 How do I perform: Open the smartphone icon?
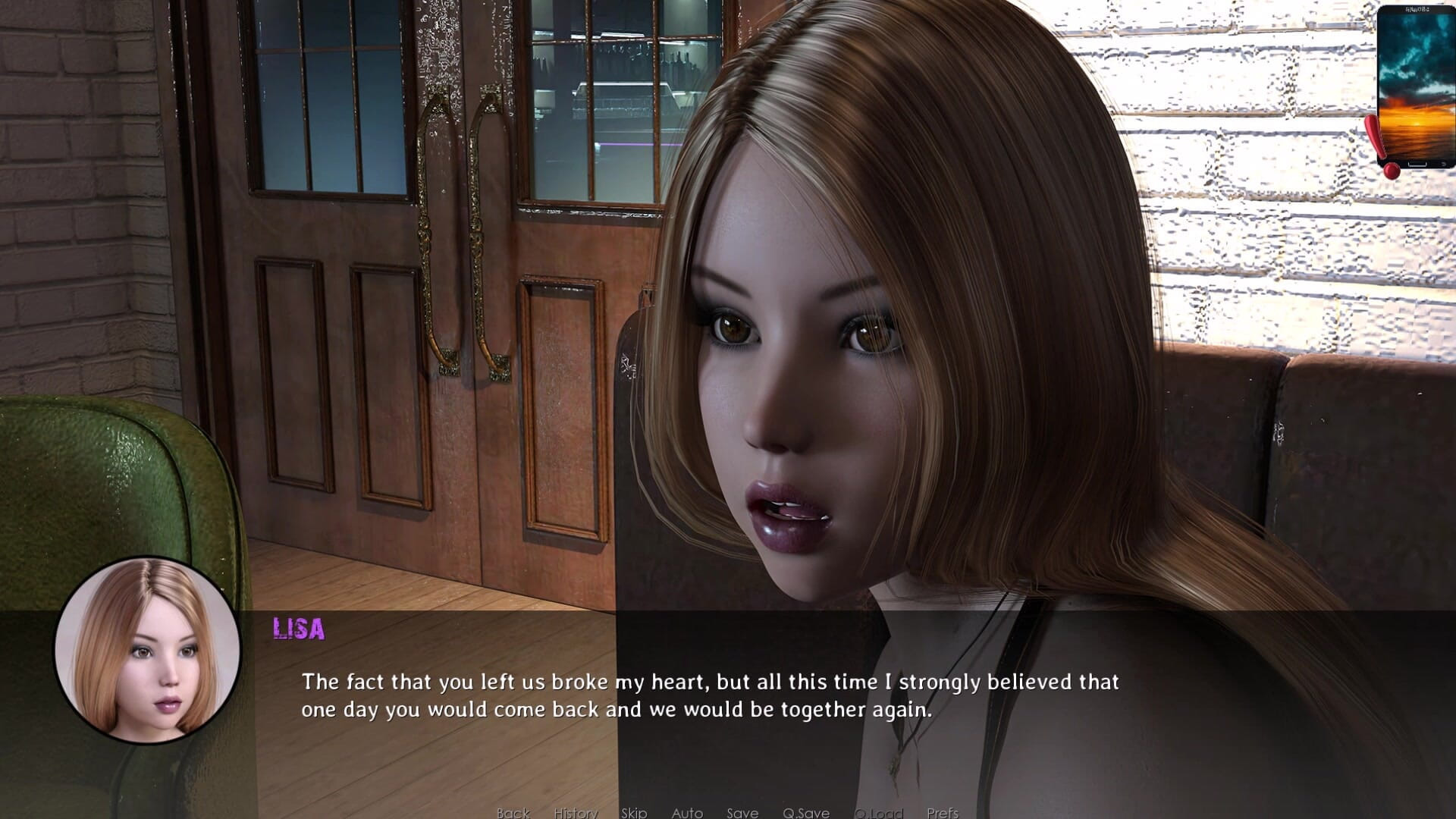(x=1415, y=87)
